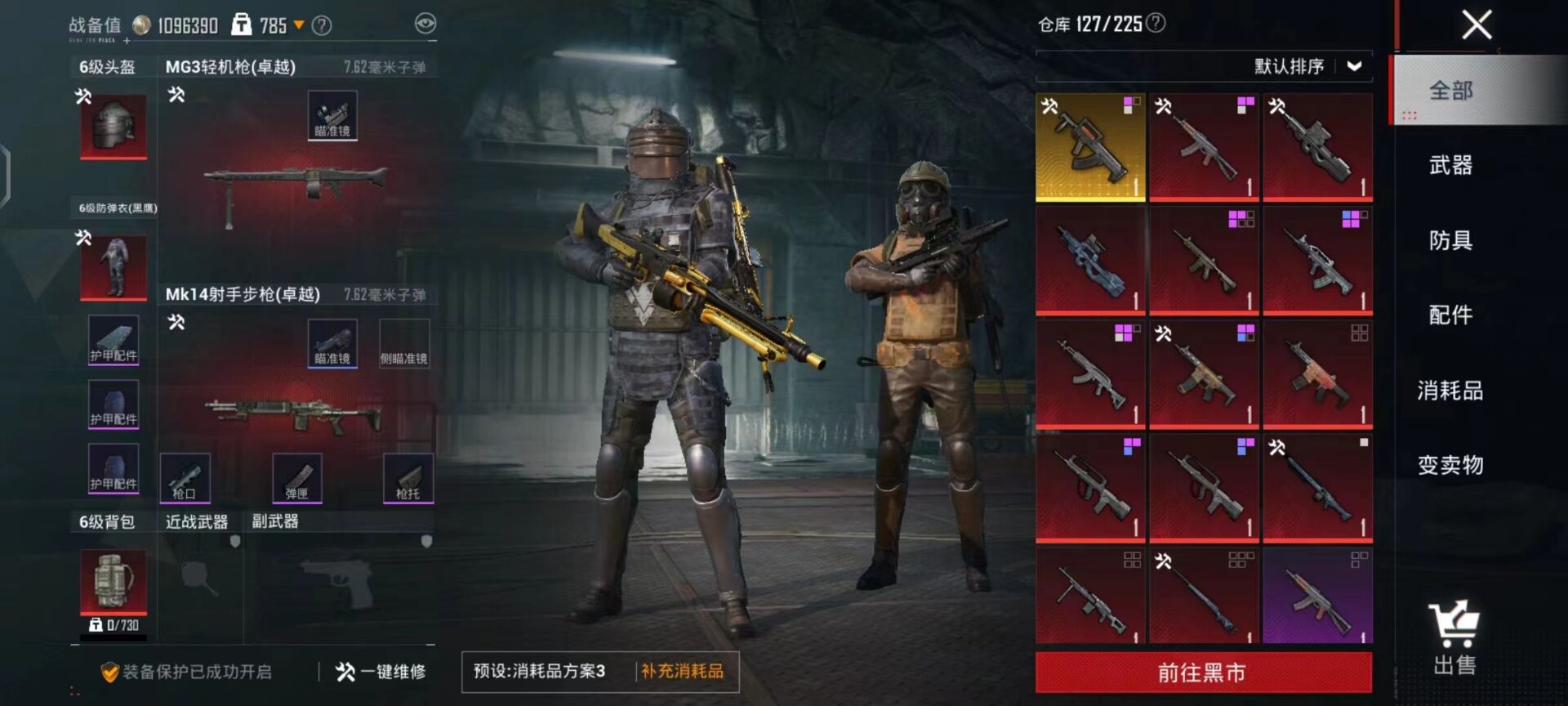1568x706 pixels.
Task: Pick the purple-background rifle in the warehouse
Action: click(1317, 595)
